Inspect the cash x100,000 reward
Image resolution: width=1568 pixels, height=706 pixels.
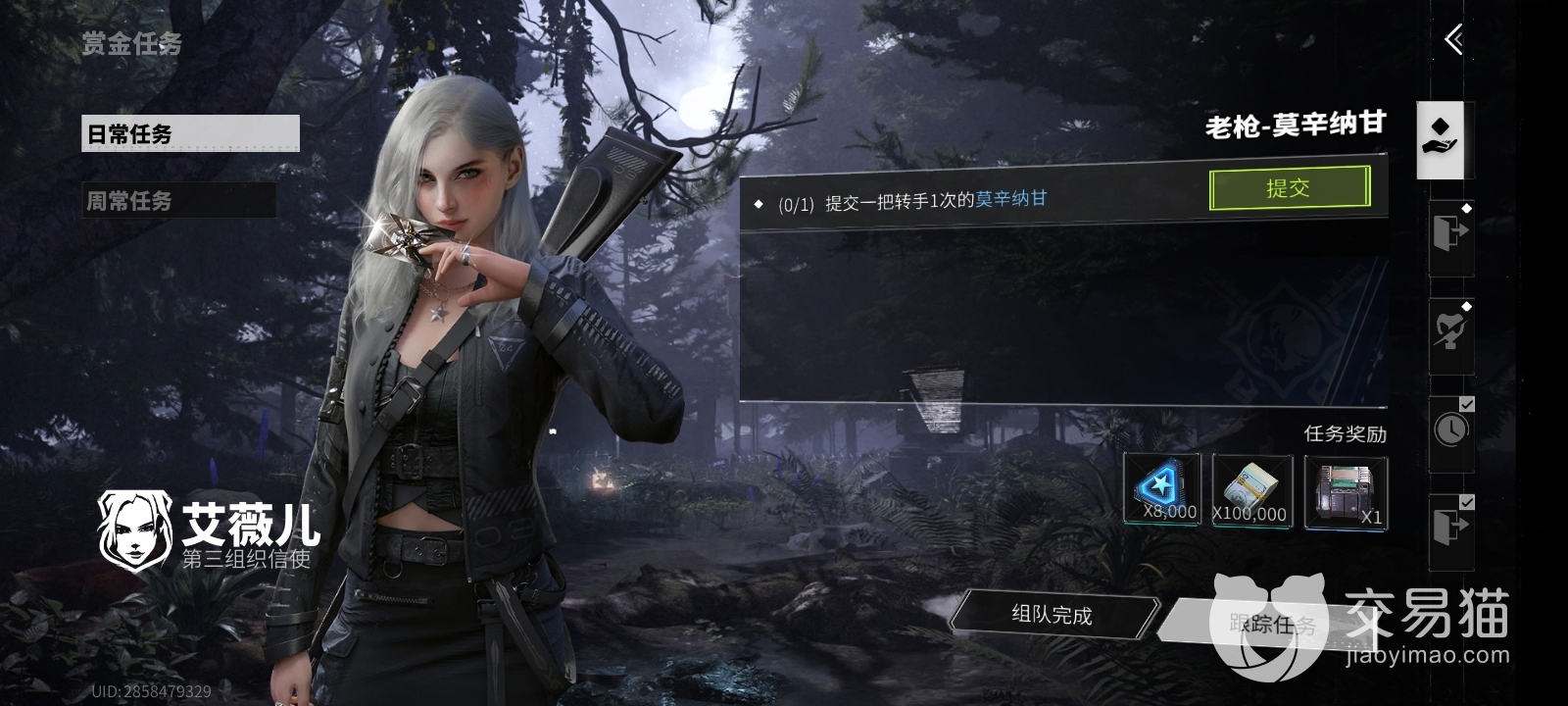(x=1249, y=489)
